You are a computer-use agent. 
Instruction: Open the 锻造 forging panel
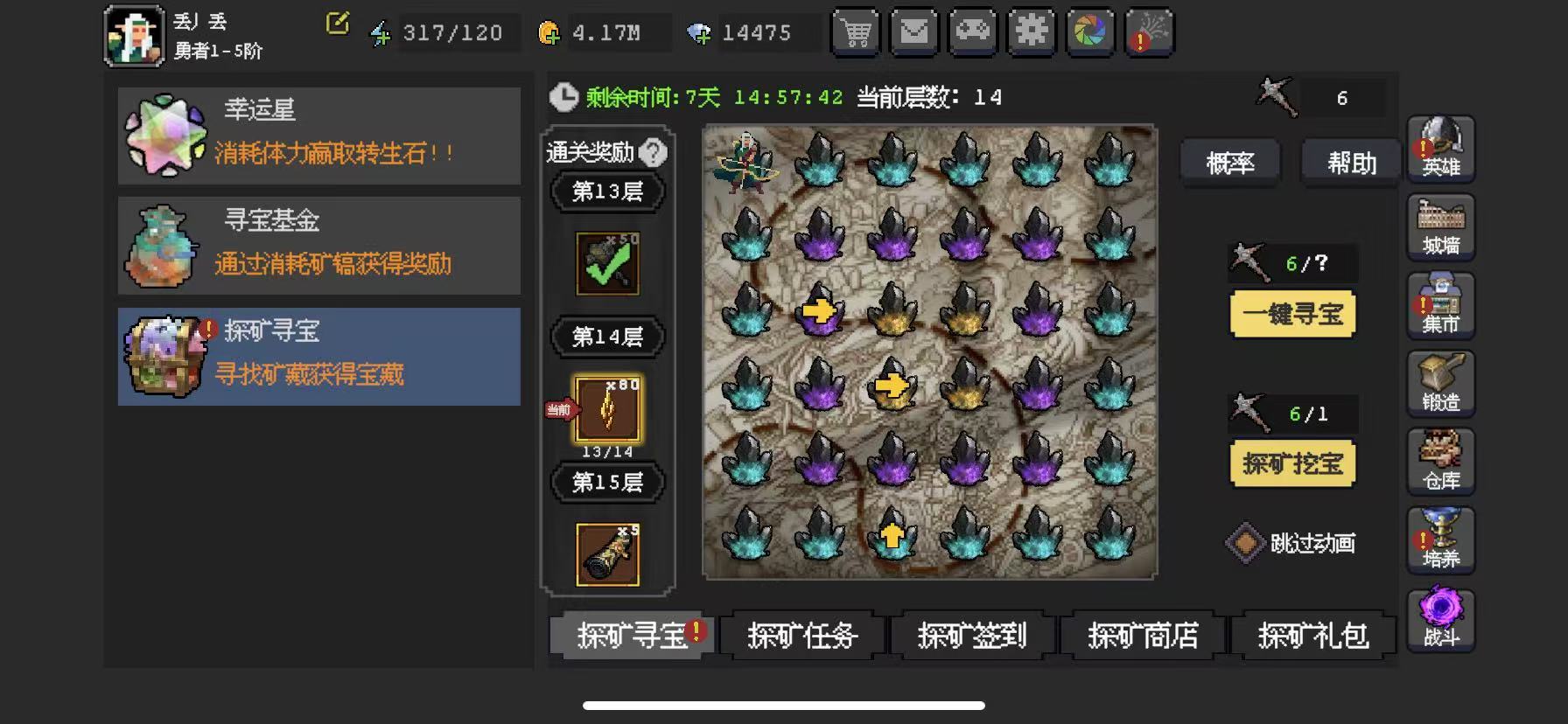1440,383
